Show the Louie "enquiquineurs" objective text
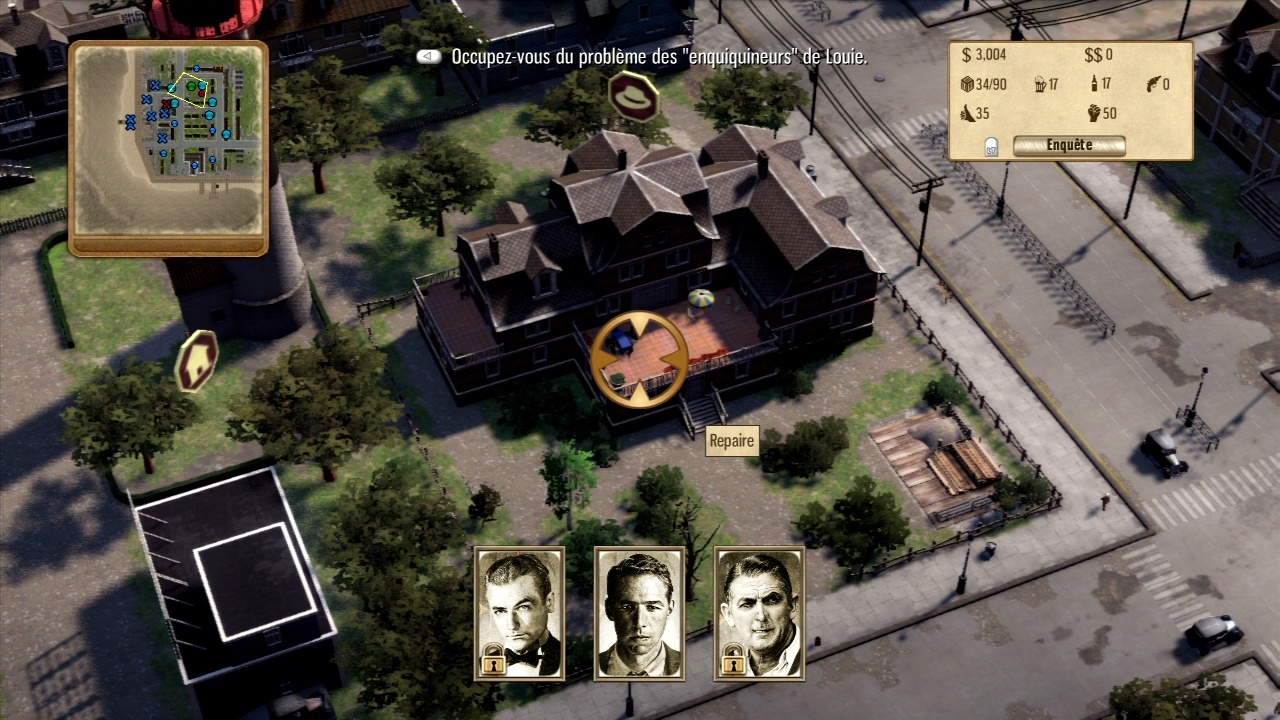Screen dimensions: 1280x720 click(659, 57)
